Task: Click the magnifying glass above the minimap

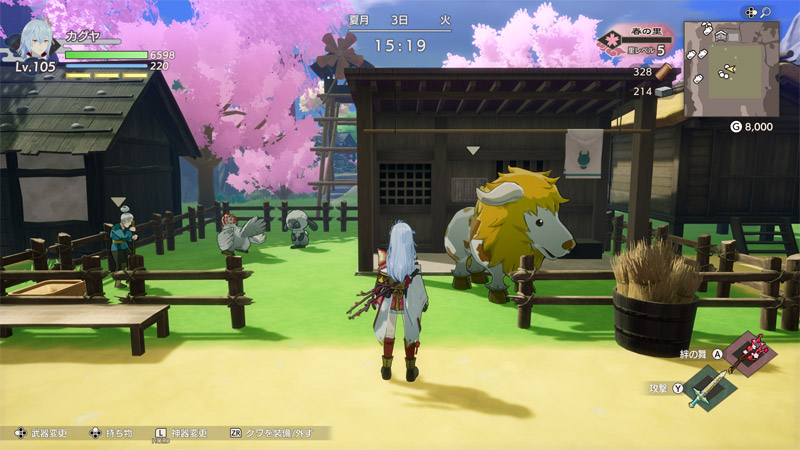Action: (x=766, y=12)
